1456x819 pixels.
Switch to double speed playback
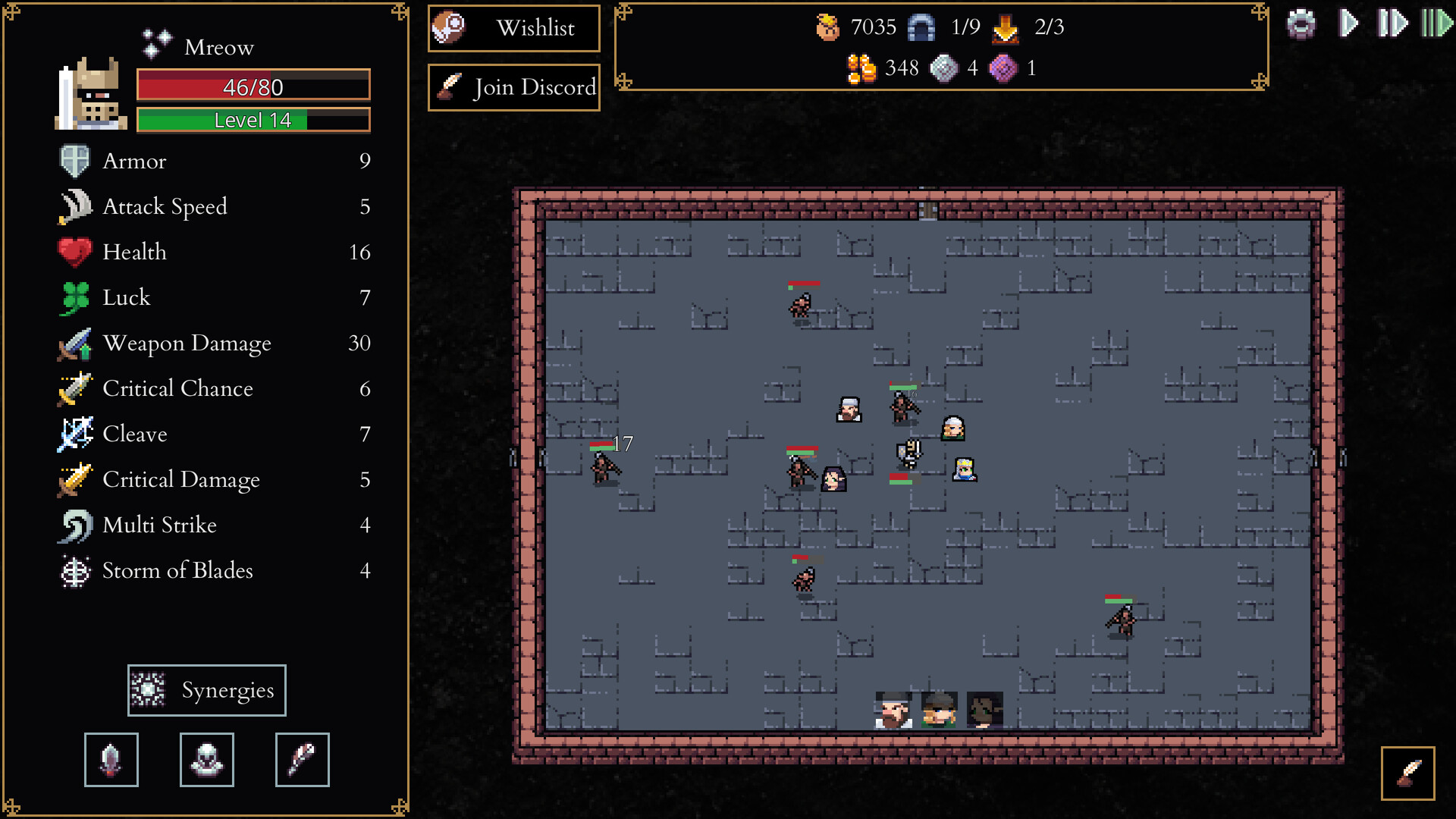coord(1392,24)
